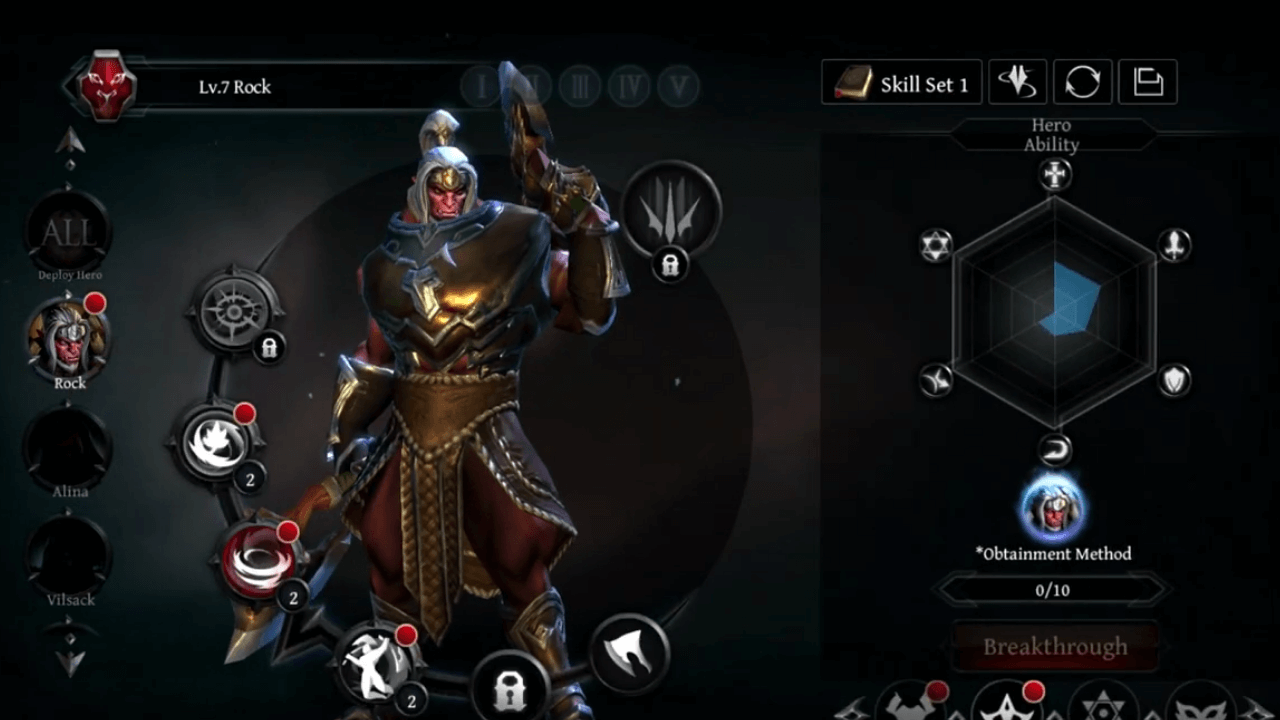The height and width of the screenshot is (720, 1280).
Task: Choose the axe skill icon
Action: pyautogui.click(x=630, y=653)
